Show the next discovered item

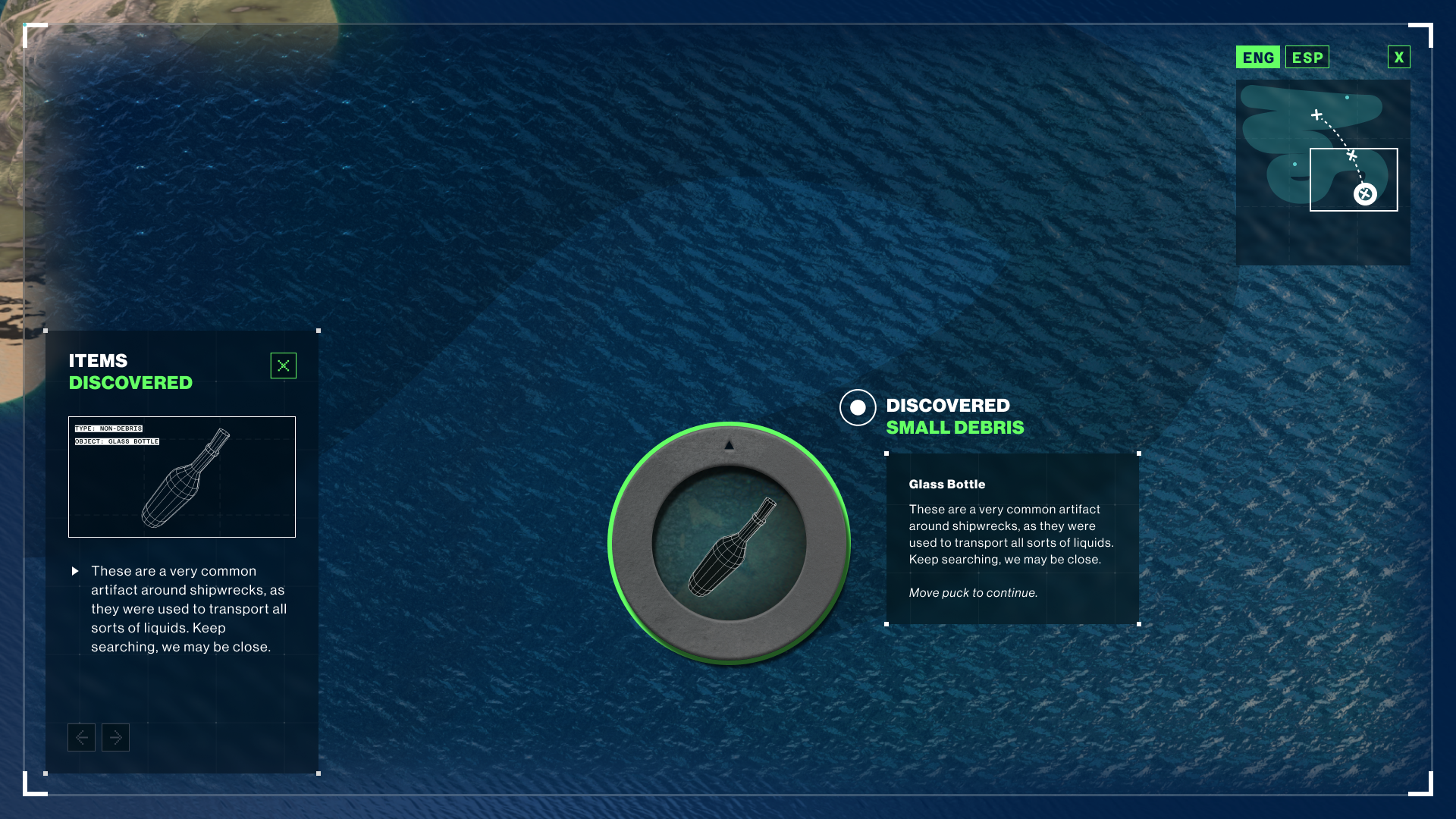(115, 737)
